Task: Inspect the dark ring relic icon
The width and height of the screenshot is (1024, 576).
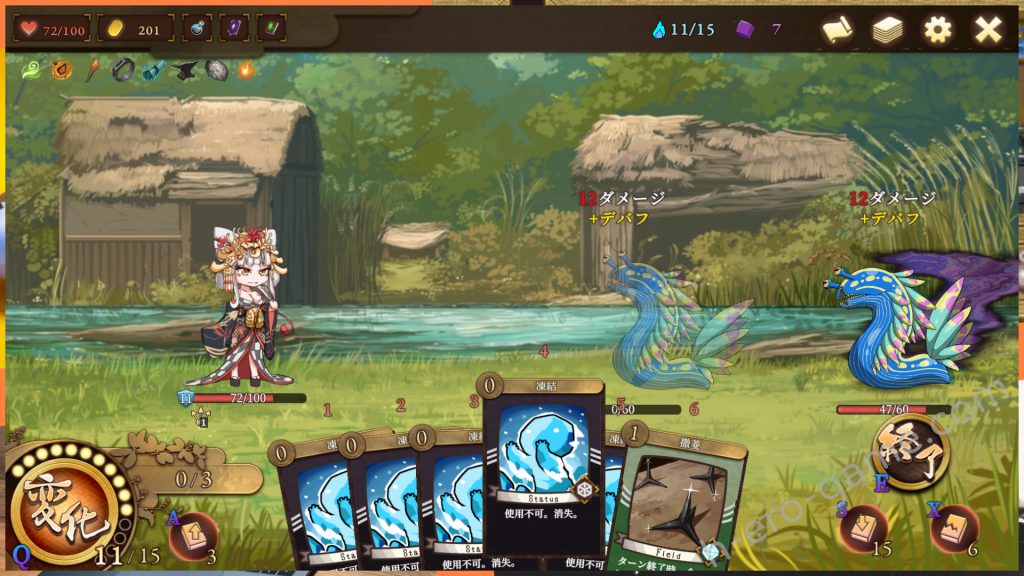Action: point(123,70)
